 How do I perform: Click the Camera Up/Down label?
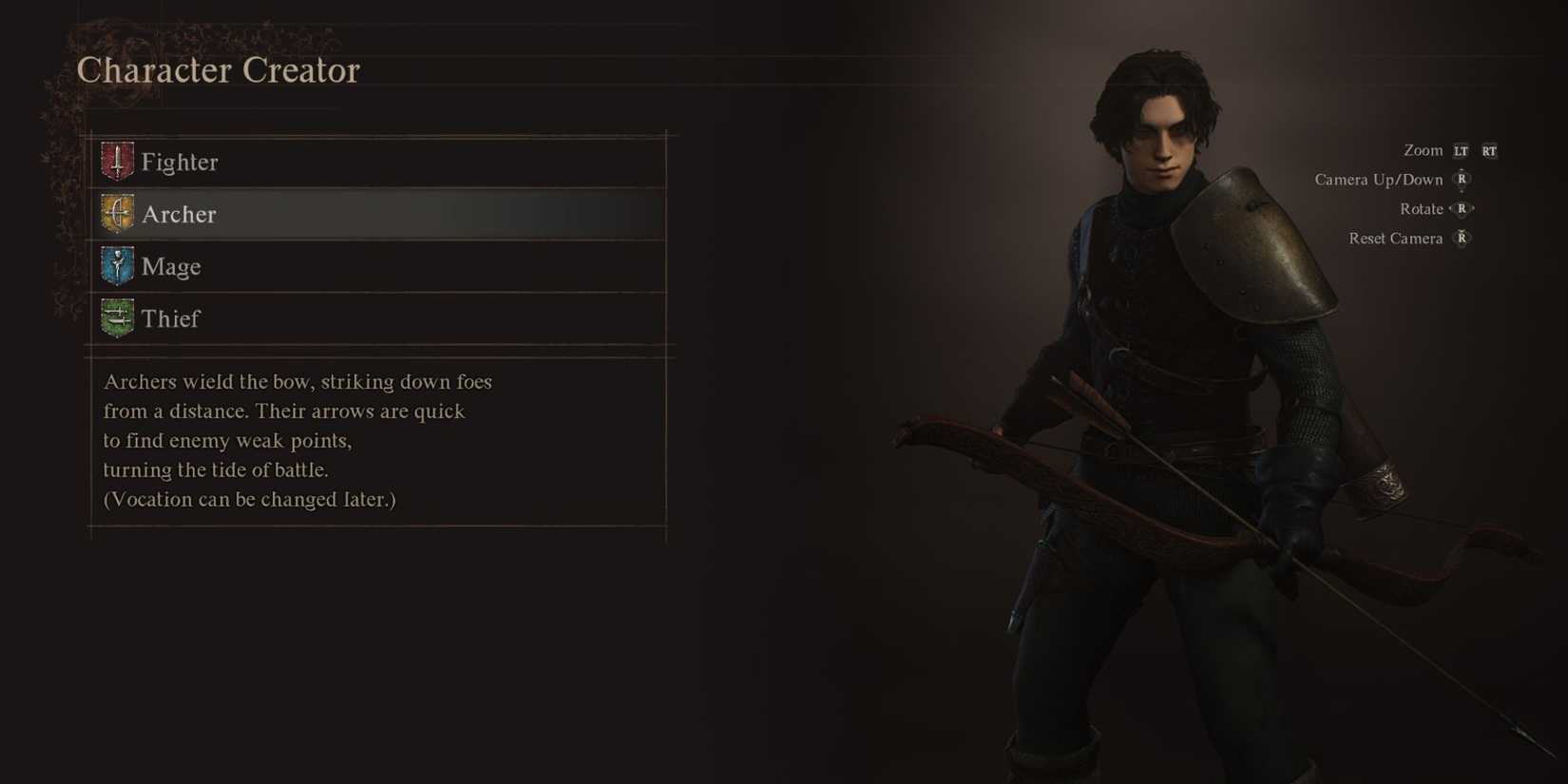pos(1377,179)
